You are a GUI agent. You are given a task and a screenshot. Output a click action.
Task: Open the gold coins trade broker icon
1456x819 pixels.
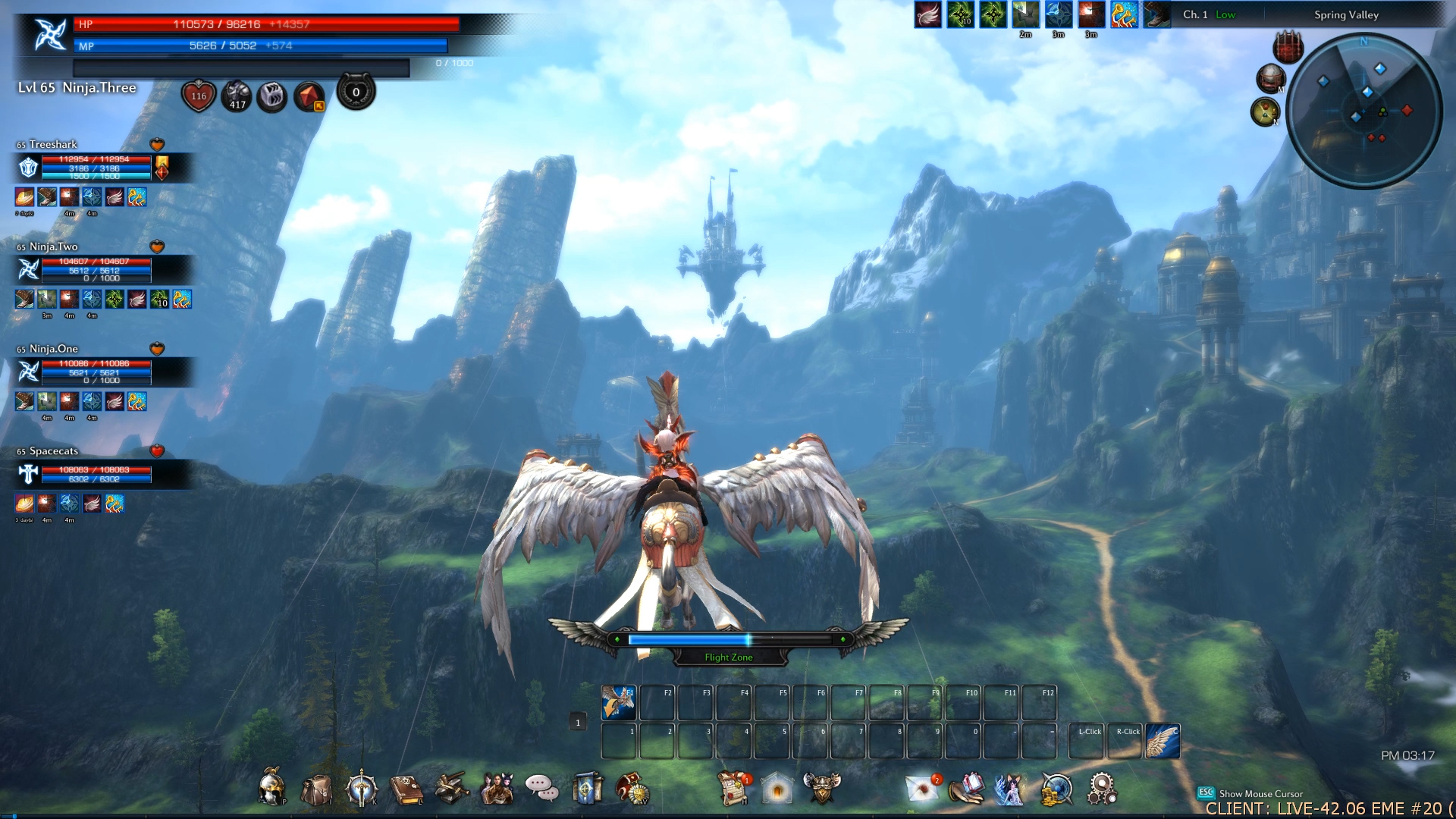point(1056,789)
